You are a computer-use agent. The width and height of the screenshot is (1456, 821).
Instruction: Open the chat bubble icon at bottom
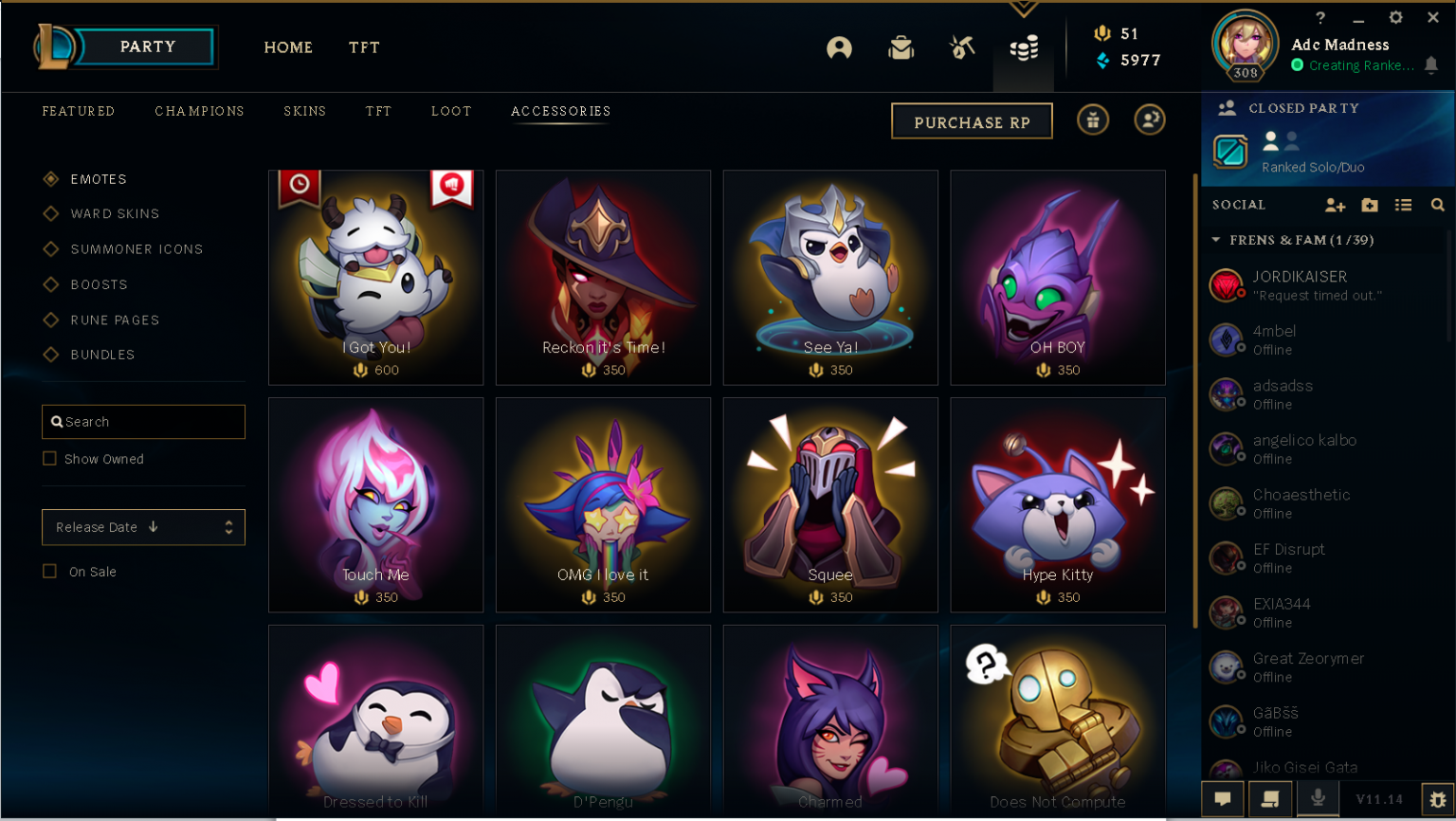point(1222,799)
